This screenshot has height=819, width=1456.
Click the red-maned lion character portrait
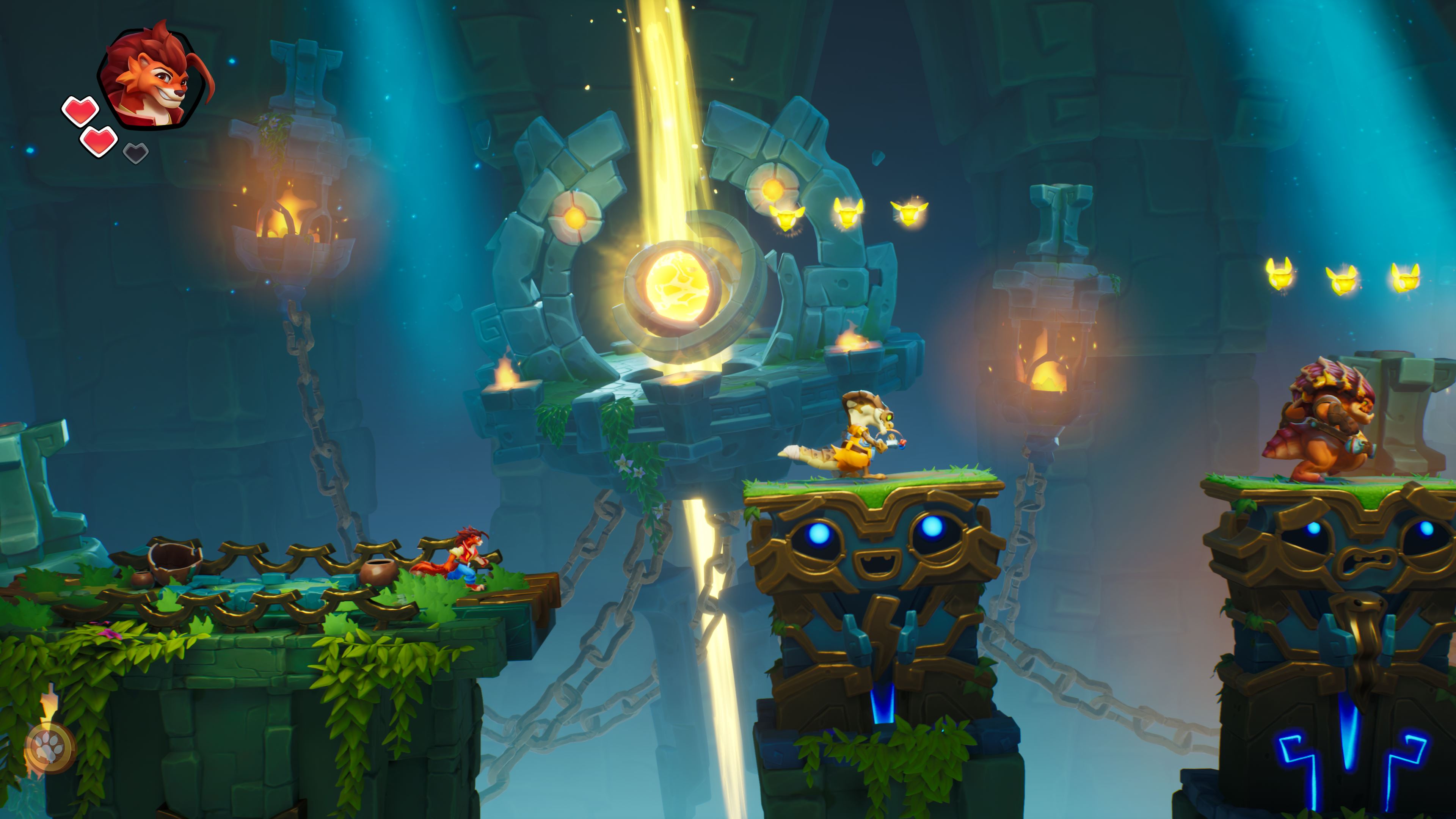point(154,76)
